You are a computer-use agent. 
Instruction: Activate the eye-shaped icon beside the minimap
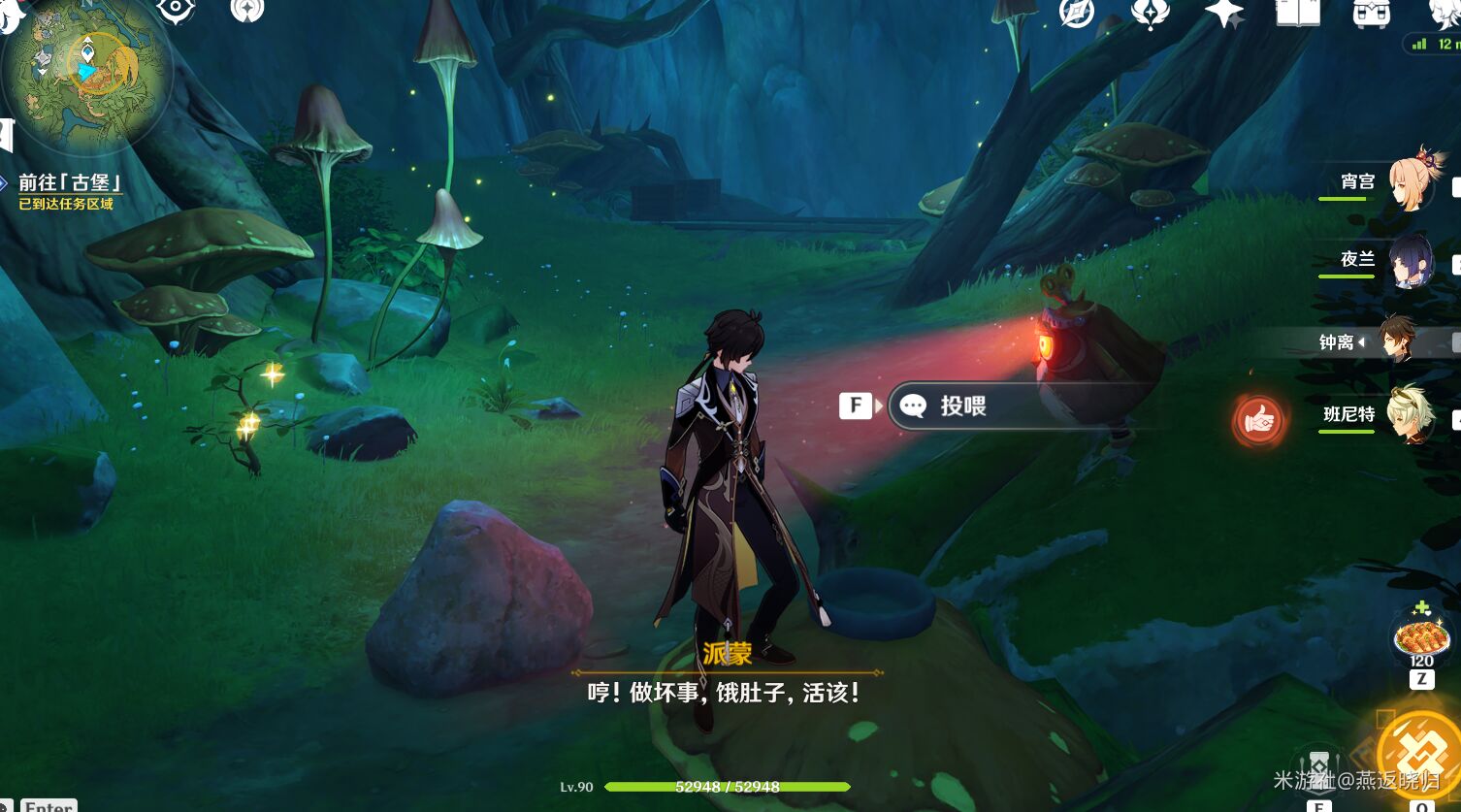176,10
